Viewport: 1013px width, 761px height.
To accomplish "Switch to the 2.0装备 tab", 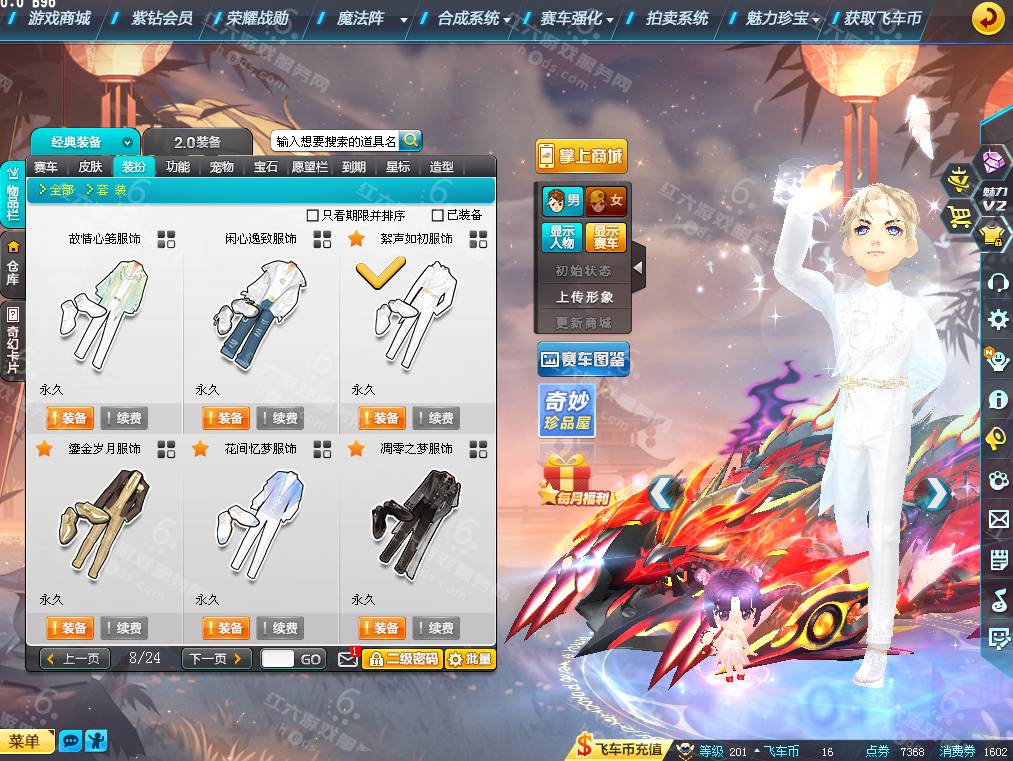I will click(197, 142).
